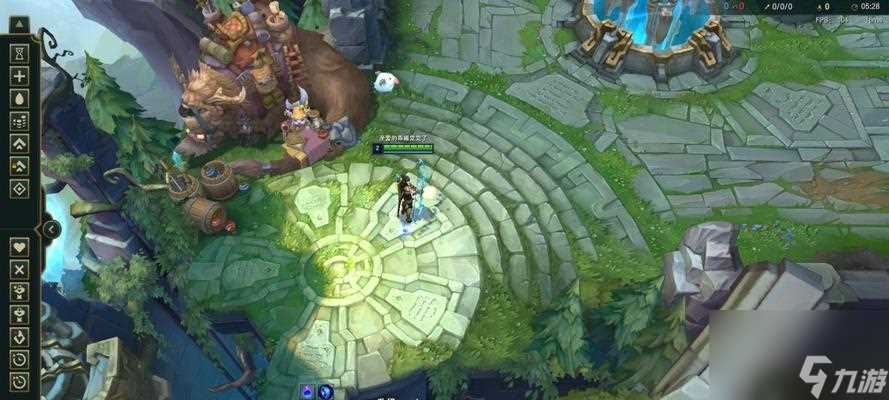The image size is (889, 400).
Task: Select the heart icon button
Action: point(19,246)
